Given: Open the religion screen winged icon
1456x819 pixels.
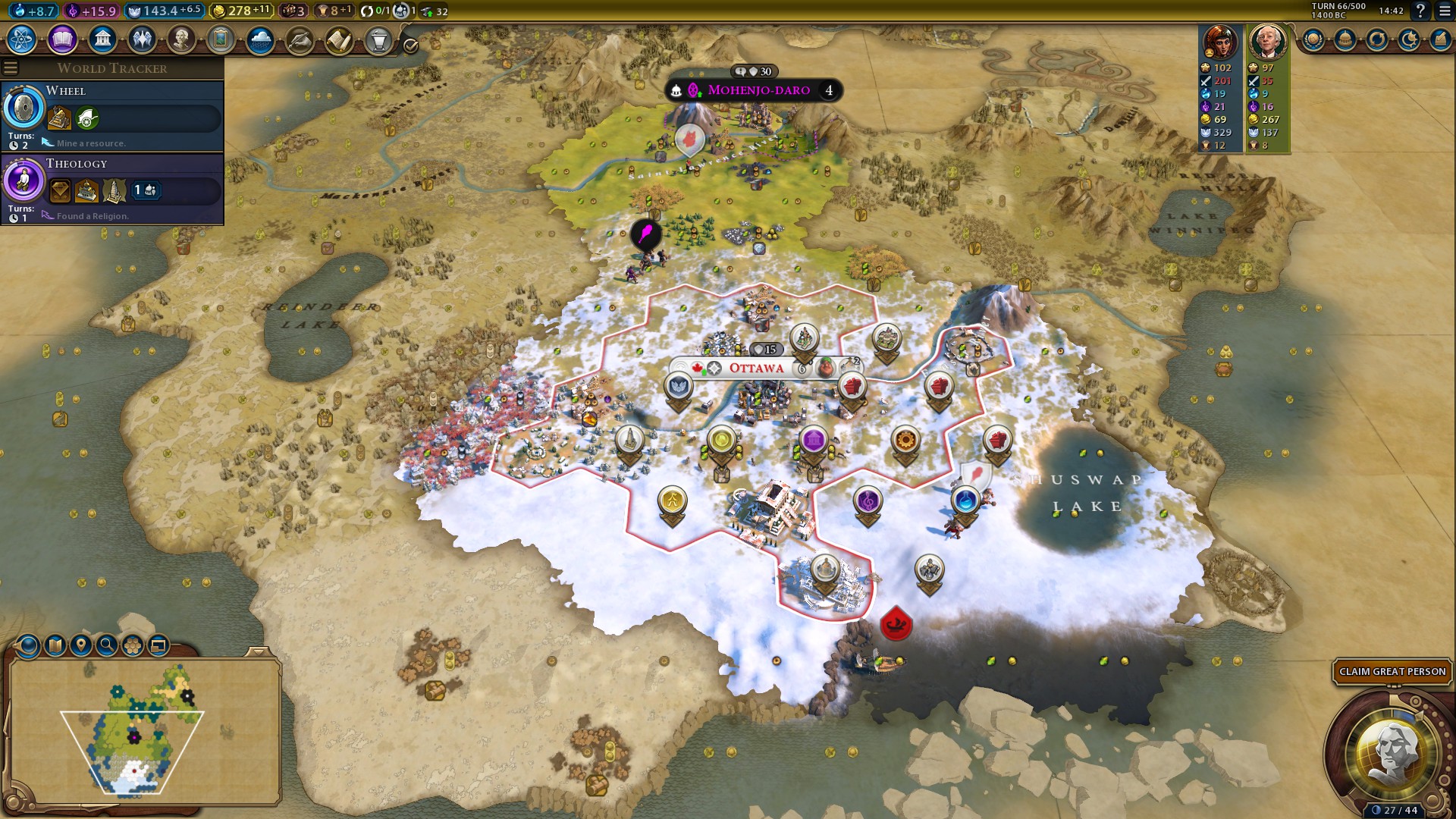Looking at the screenshot, I should tap(142, 39).
